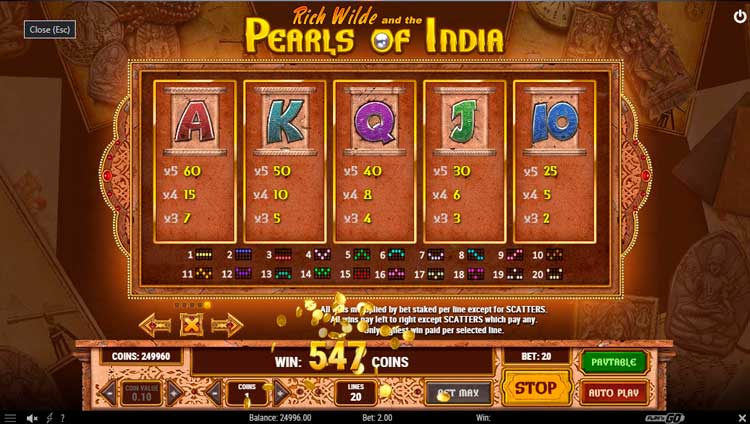Lower the number of coins
This screenshot has height=424, width=750.
214,393
